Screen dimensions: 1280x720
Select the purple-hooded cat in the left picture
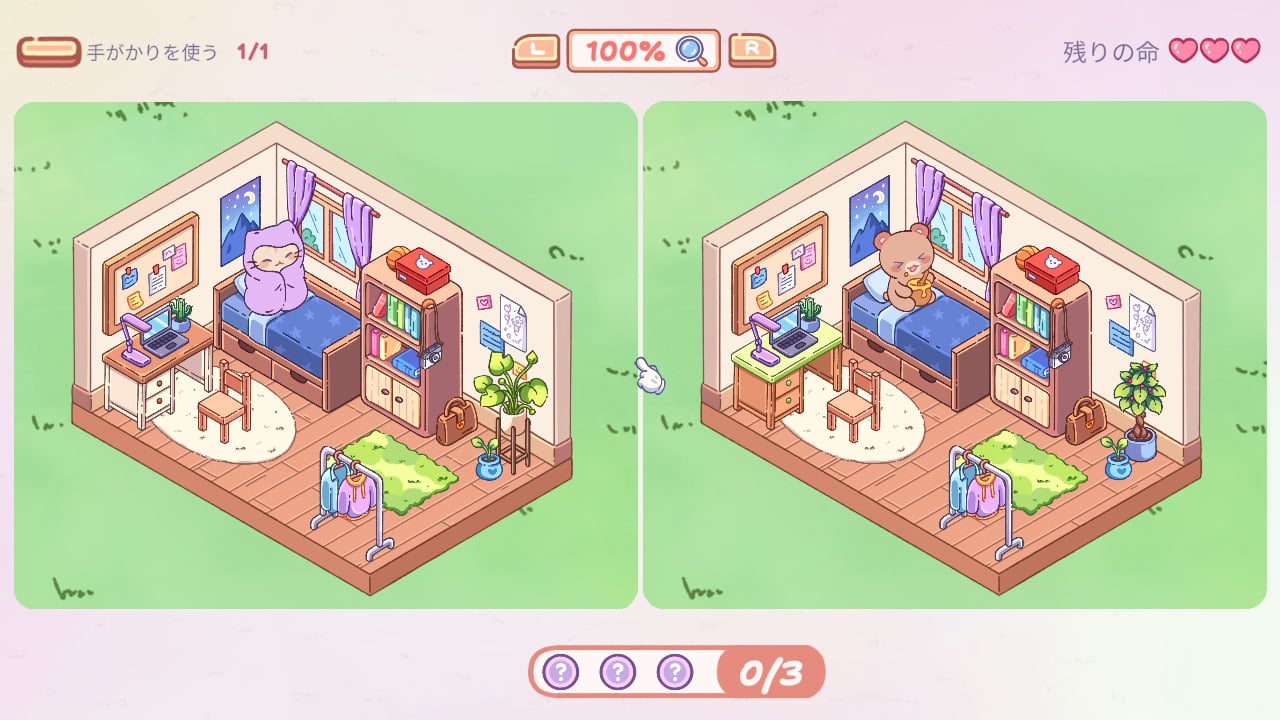pos(275,270)
